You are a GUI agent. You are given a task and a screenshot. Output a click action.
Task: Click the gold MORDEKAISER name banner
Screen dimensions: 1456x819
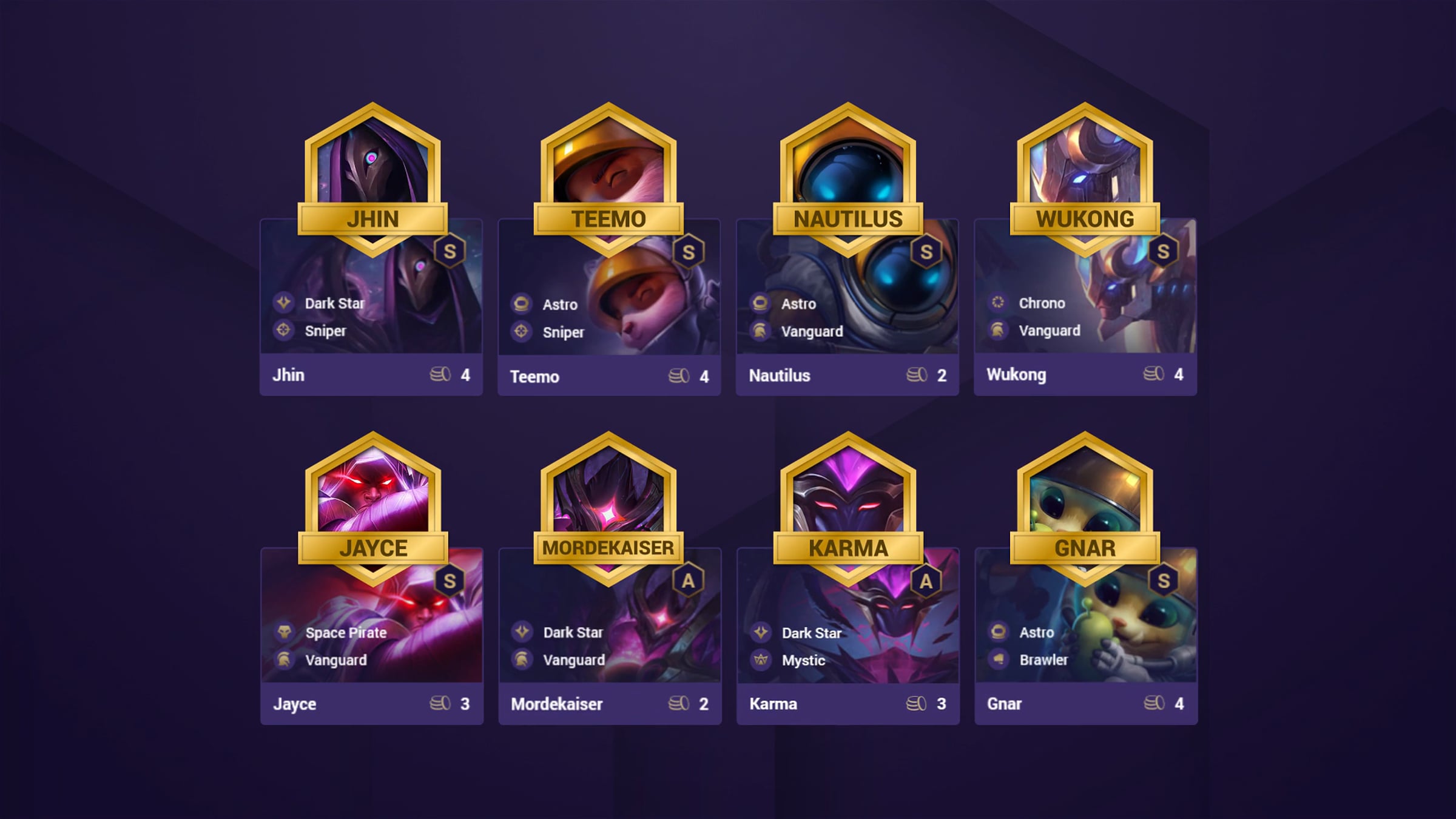[608, 548]
